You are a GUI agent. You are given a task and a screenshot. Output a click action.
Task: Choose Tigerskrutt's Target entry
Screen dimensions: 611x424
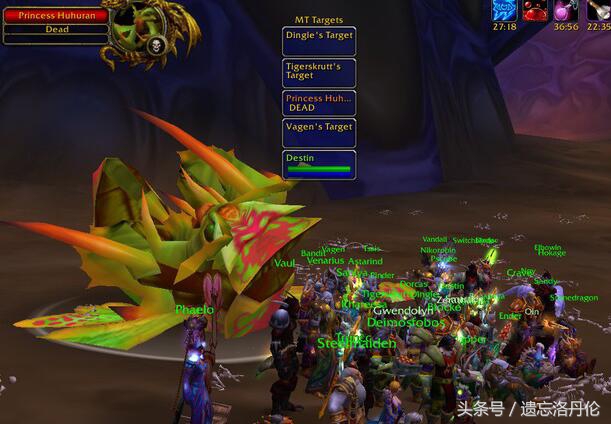319,72
